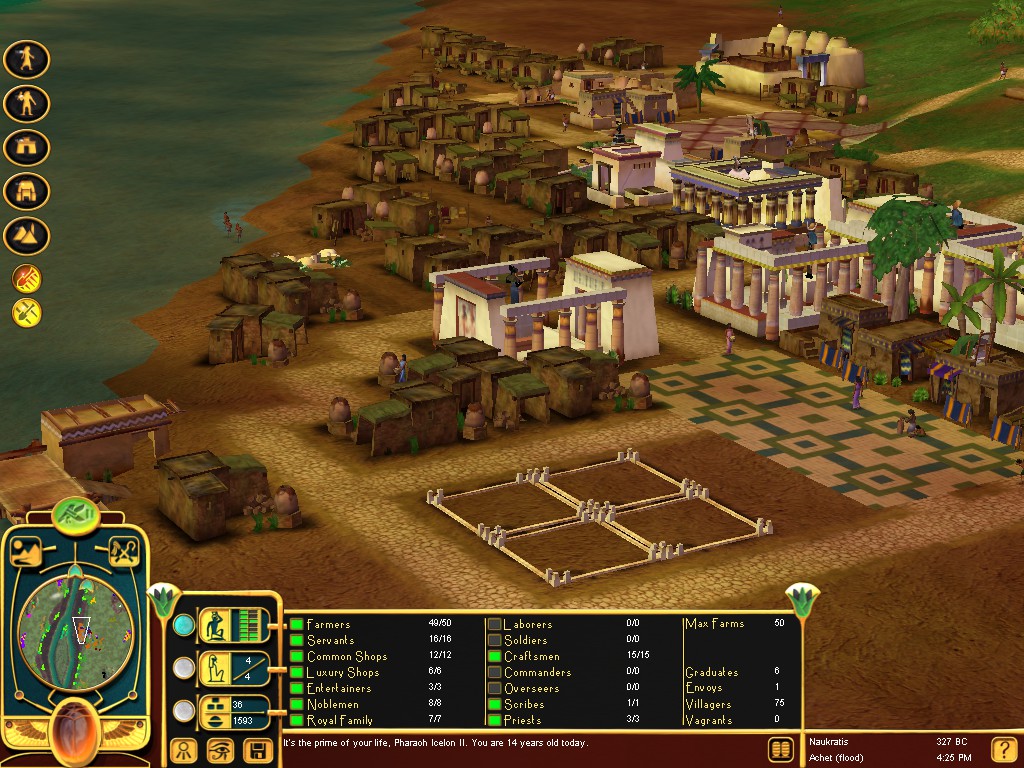Select the yellow shovel and pick tool
Viewport: 1024px width, 768px height.
(x=26, y=313)
